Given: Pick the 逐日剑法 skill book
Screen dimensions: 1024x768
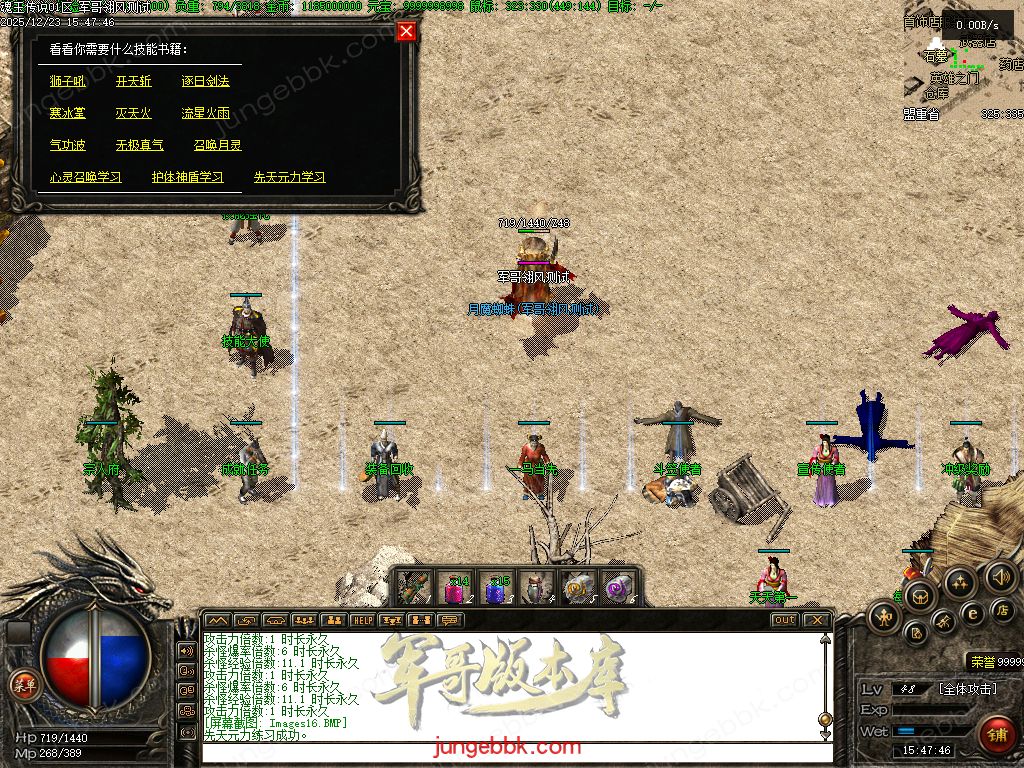Looking at the screenshot, I should [205, 81].
